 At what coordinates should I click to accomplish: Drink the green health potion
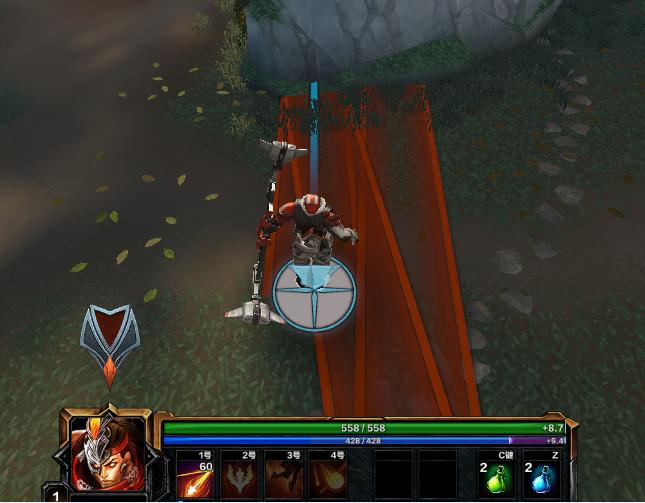tap(497, 479)
